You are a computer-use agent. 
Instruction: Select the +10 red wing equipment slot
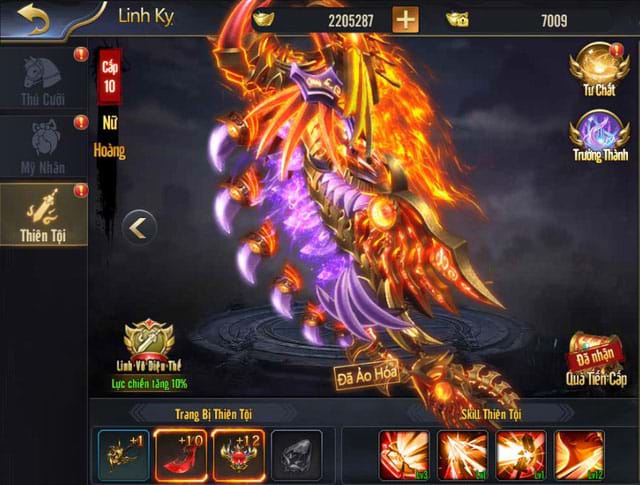pos(181,455)
